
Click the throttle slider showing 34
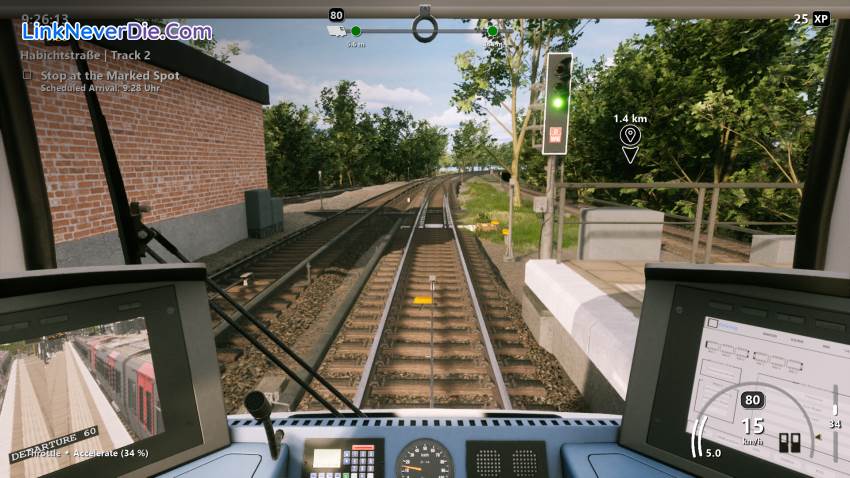[x=834, y=411]
